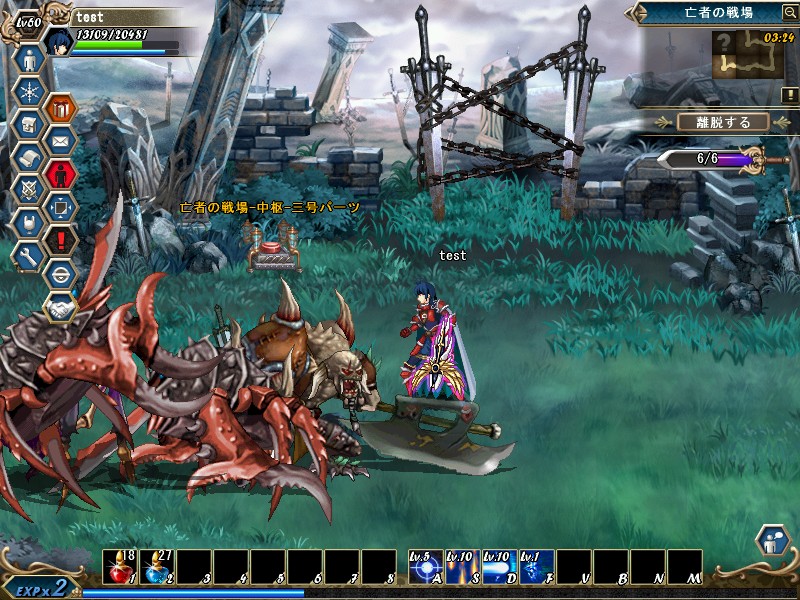Viewport: 800px width, 600px height.
Task: Open the snowflake skill menu icon
Action: 27,92
